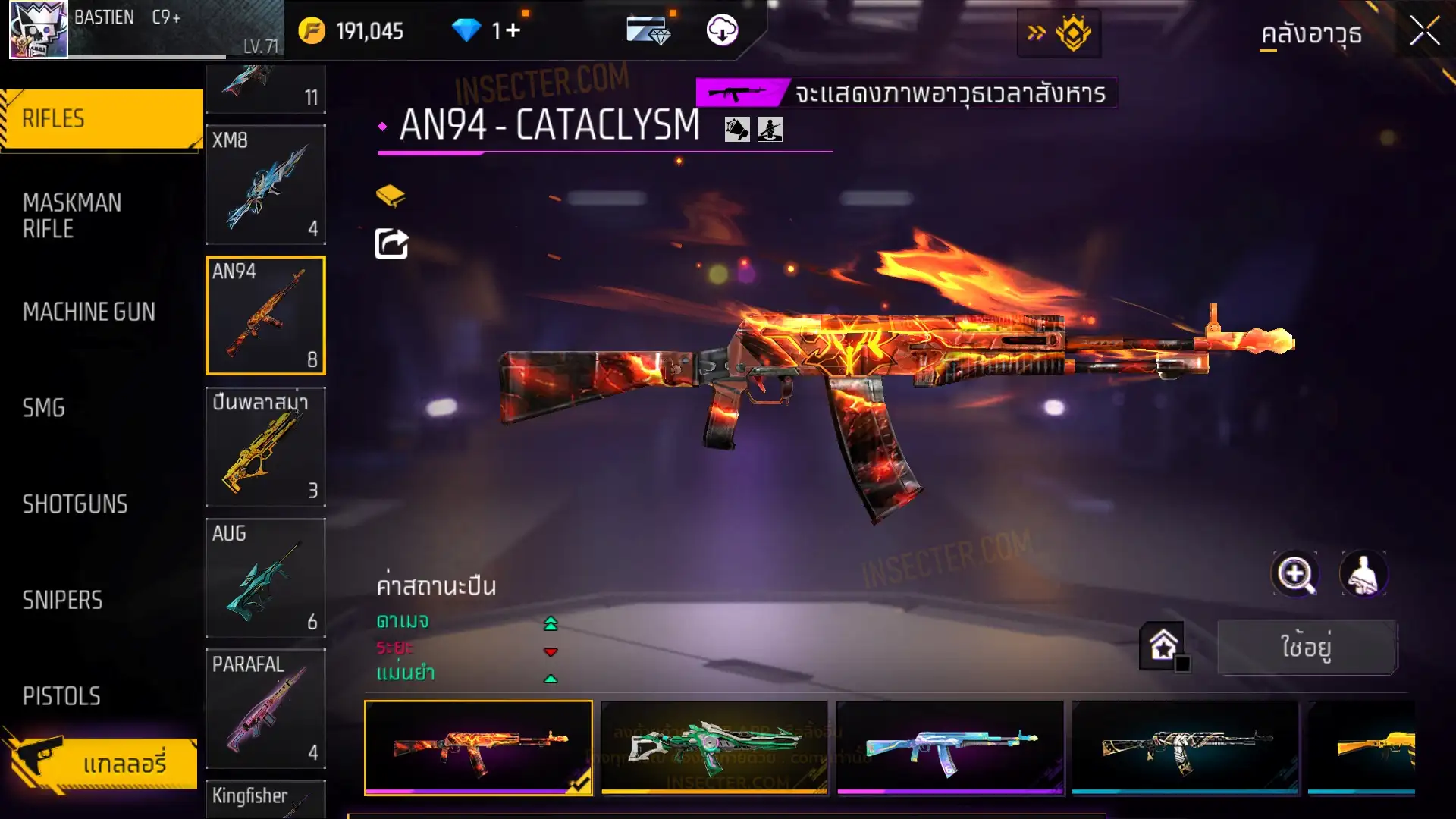Switch to the RIFLES category

click(x=102, y=119)
